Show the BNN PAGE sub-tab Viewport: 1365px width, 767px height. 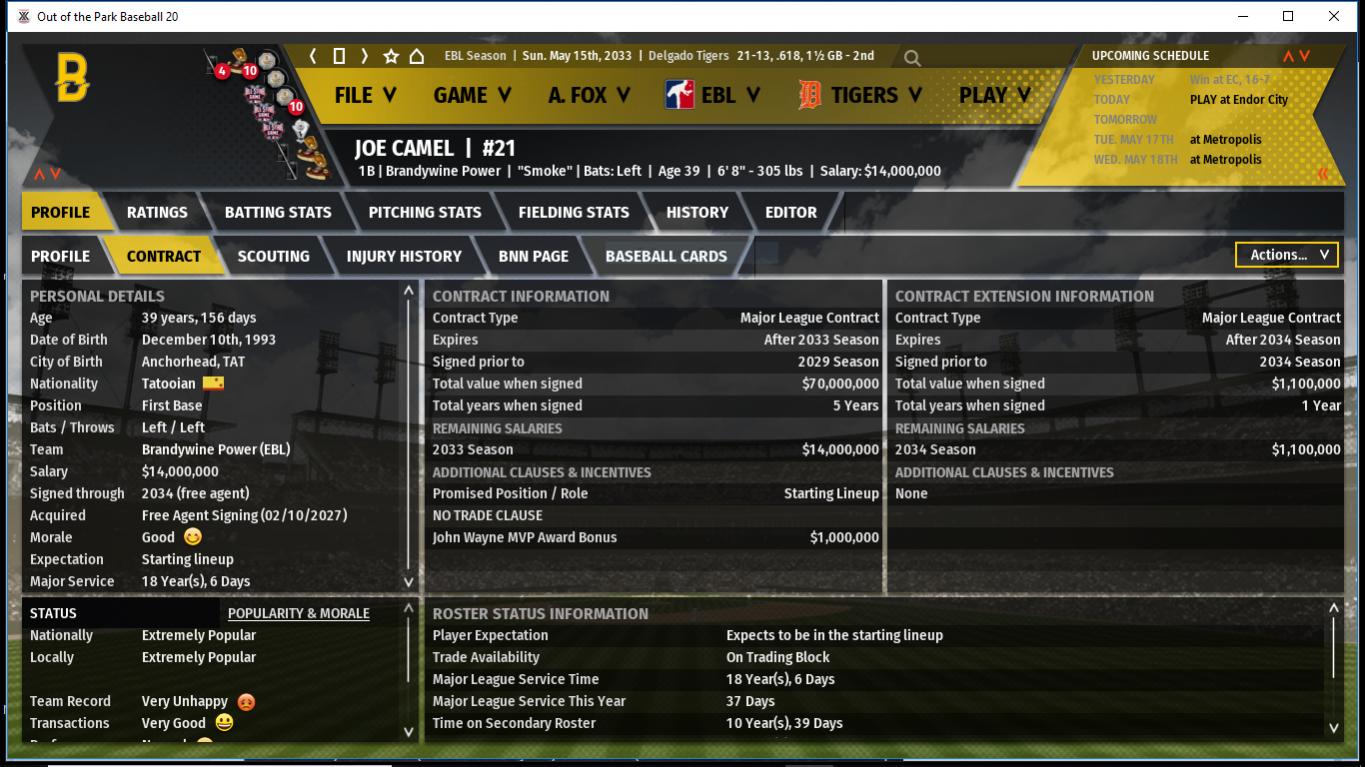[533, 256]
